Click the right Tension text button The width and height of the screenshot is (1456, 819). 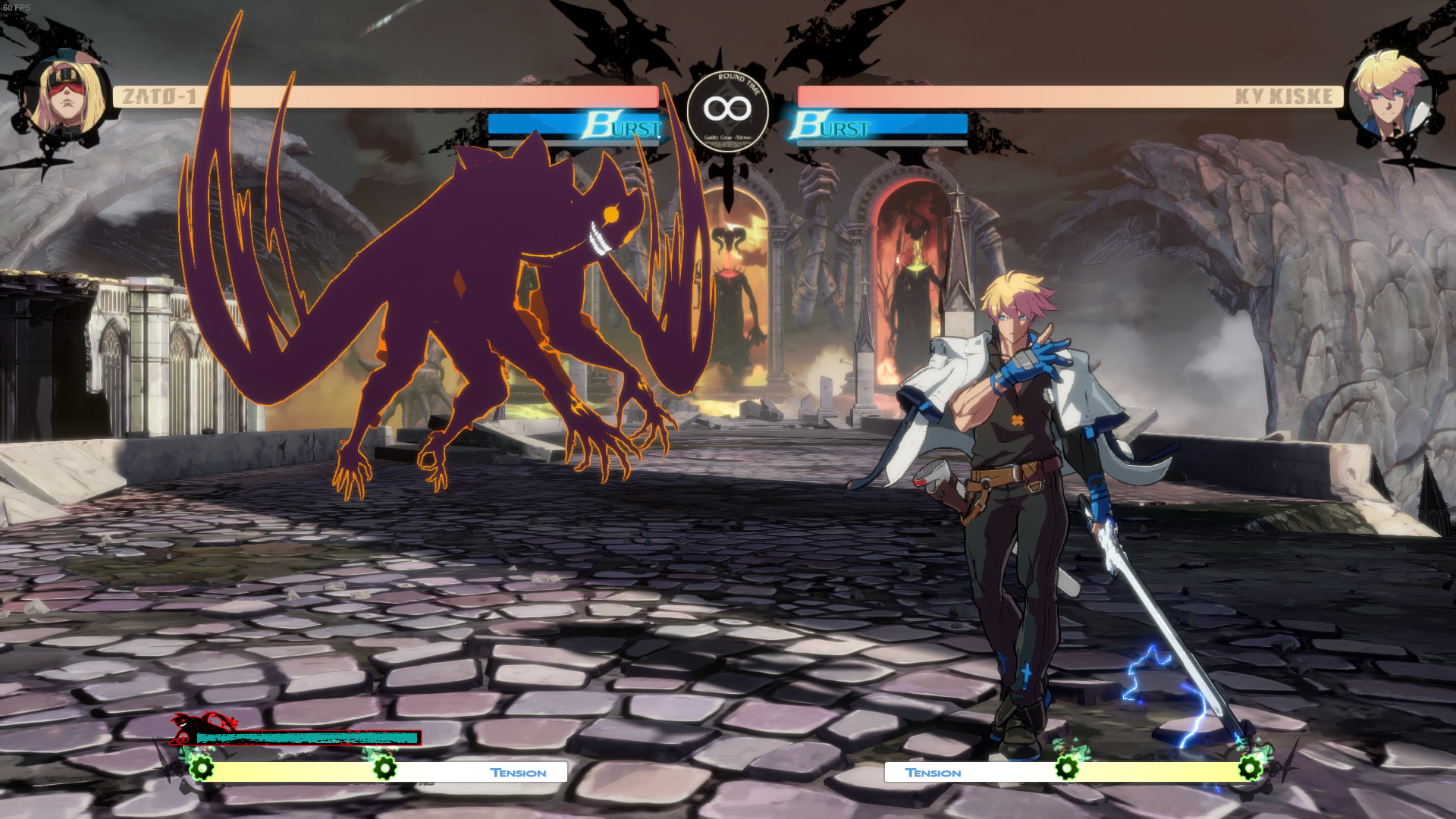tap(934, 772)
